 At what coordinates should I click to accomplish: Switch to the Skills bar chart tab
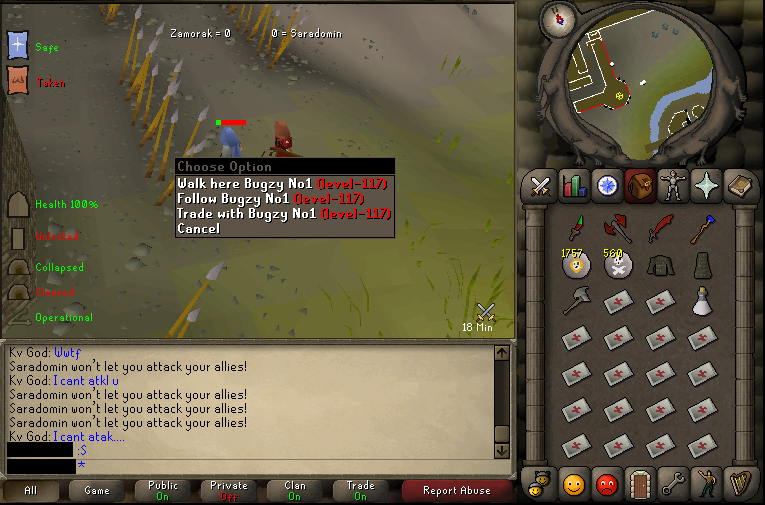(574, 186)
